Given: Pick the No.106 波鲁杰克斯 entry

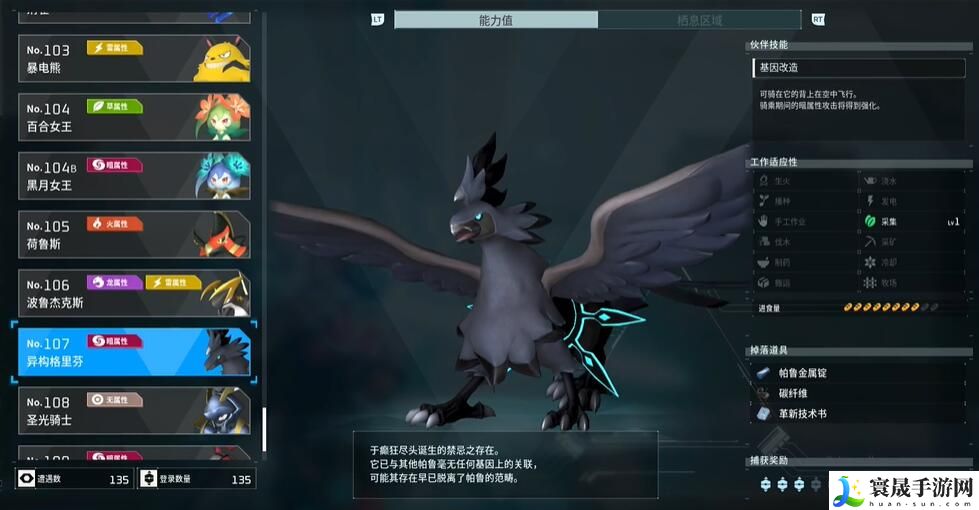Looking at the screenshot, I should [x=133, y=293].
